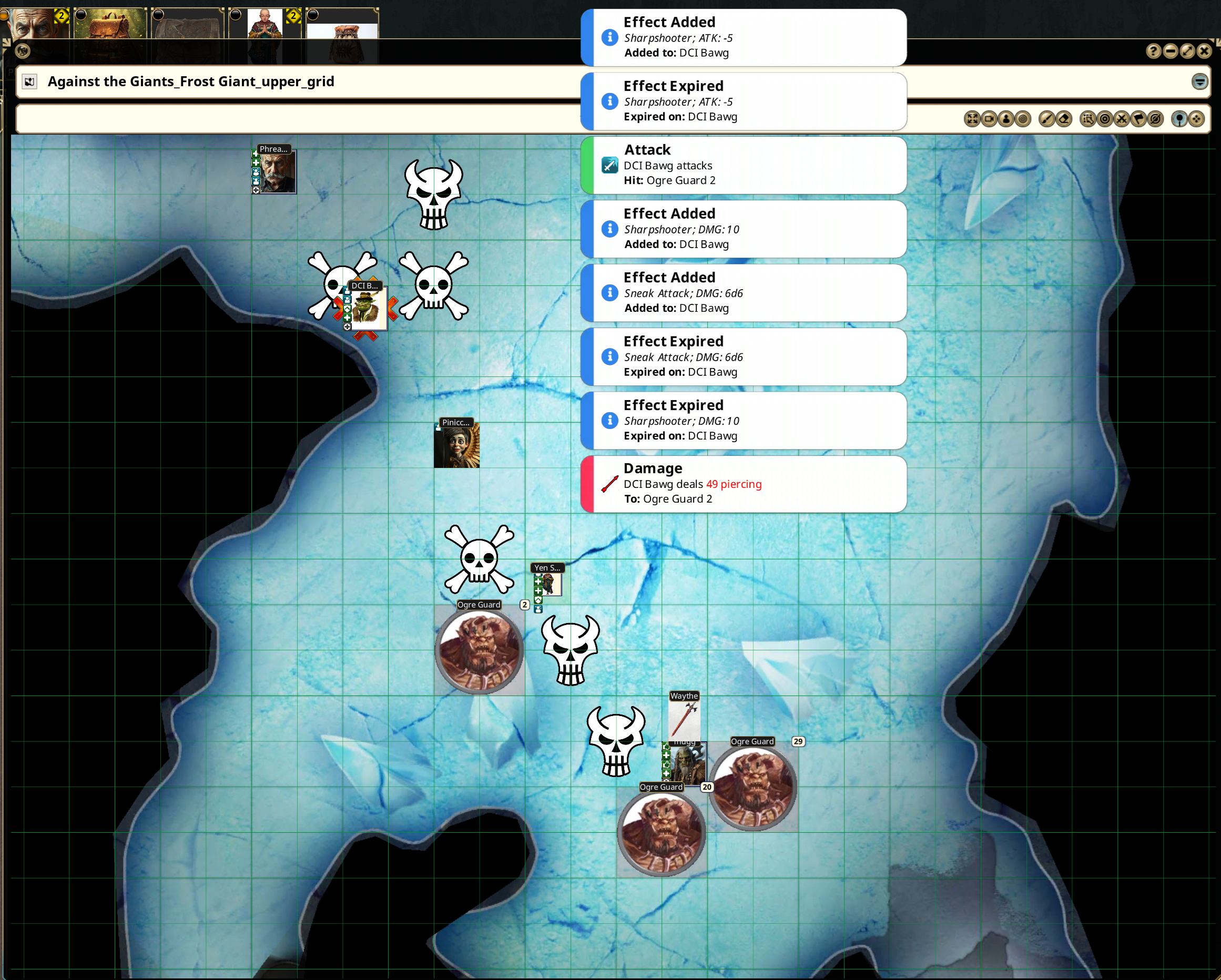Select the eraser tool on the map toolbar
Viewport: 1221px width, 980px height.
click(x=1065, y=119)
